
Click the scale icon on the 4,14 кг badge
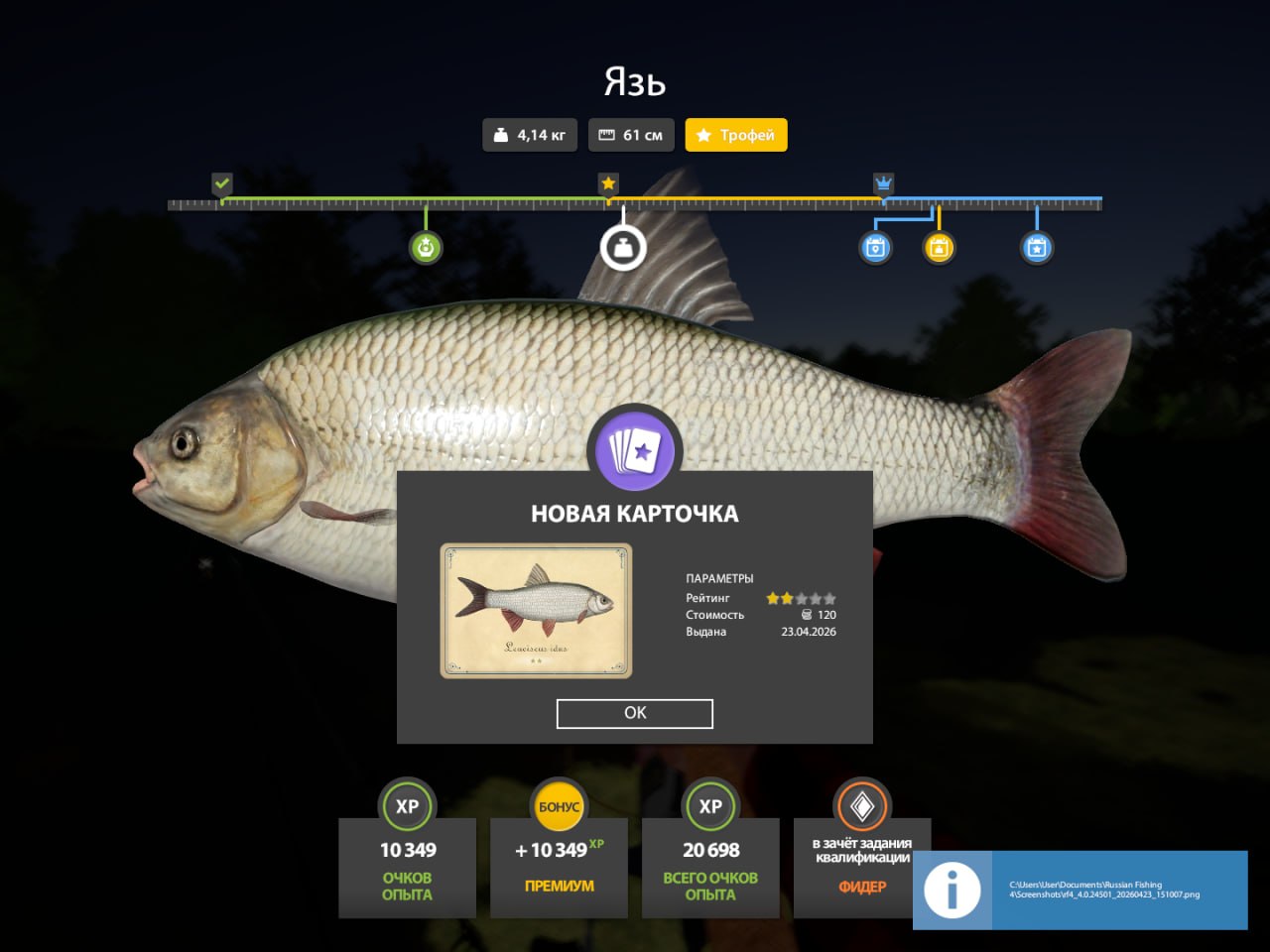pos(501,134)
